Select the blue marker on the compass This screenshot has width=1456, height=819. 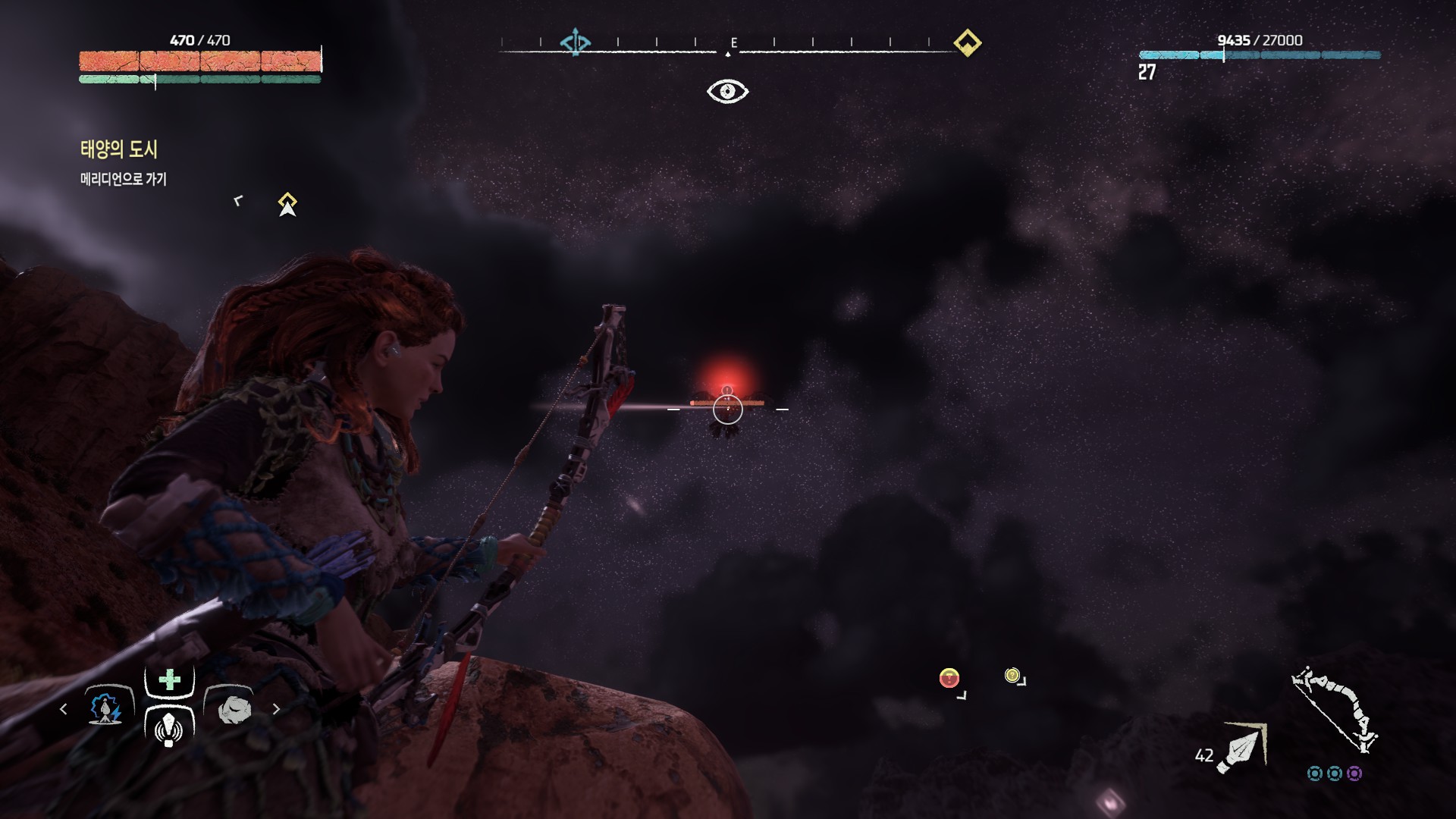click(575, 42)
